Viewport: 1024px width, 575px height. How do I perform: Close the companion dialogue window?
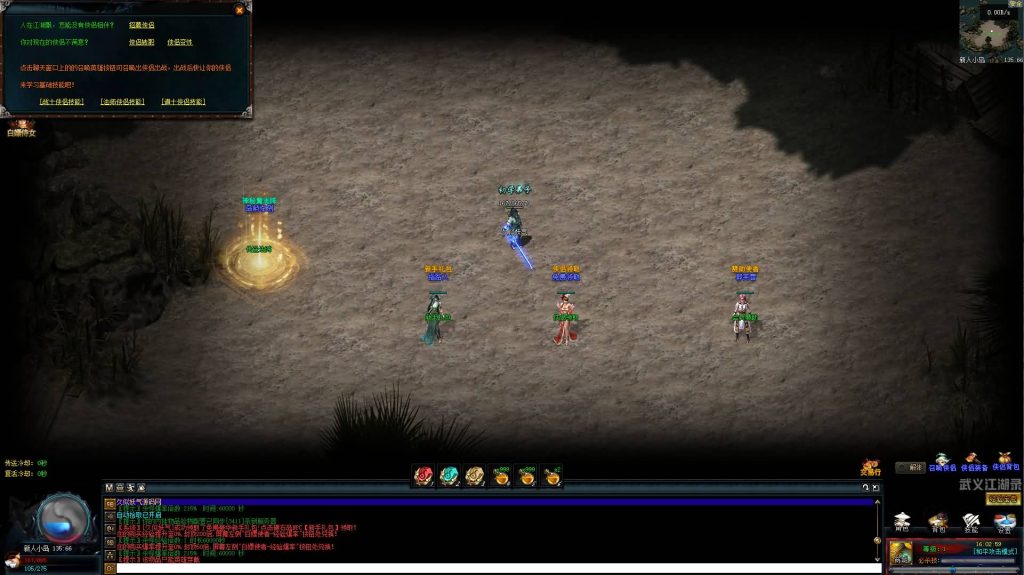(x=239, y=10)
